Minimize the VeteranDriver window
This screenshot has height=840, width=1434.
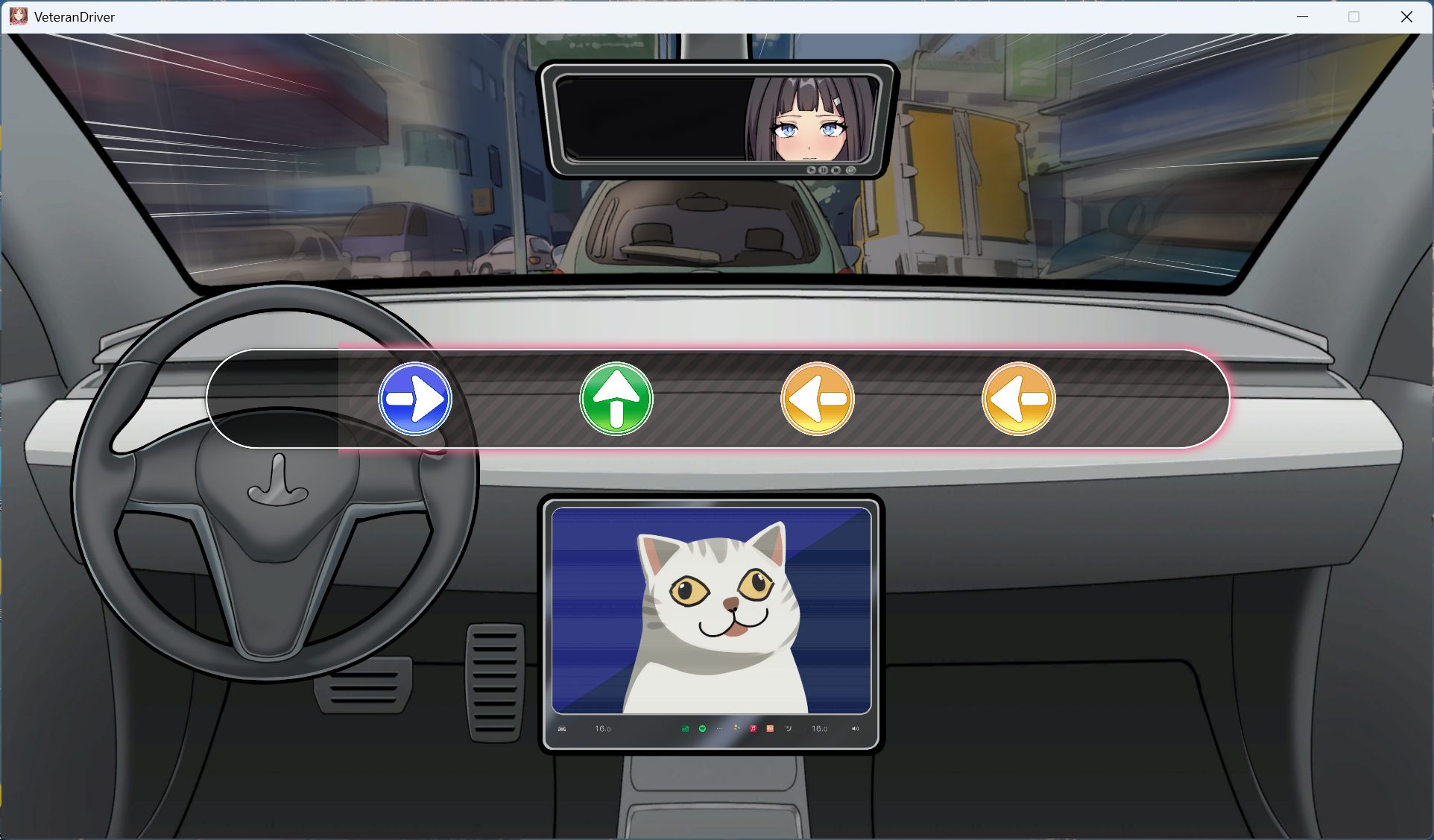point(1302,16)
